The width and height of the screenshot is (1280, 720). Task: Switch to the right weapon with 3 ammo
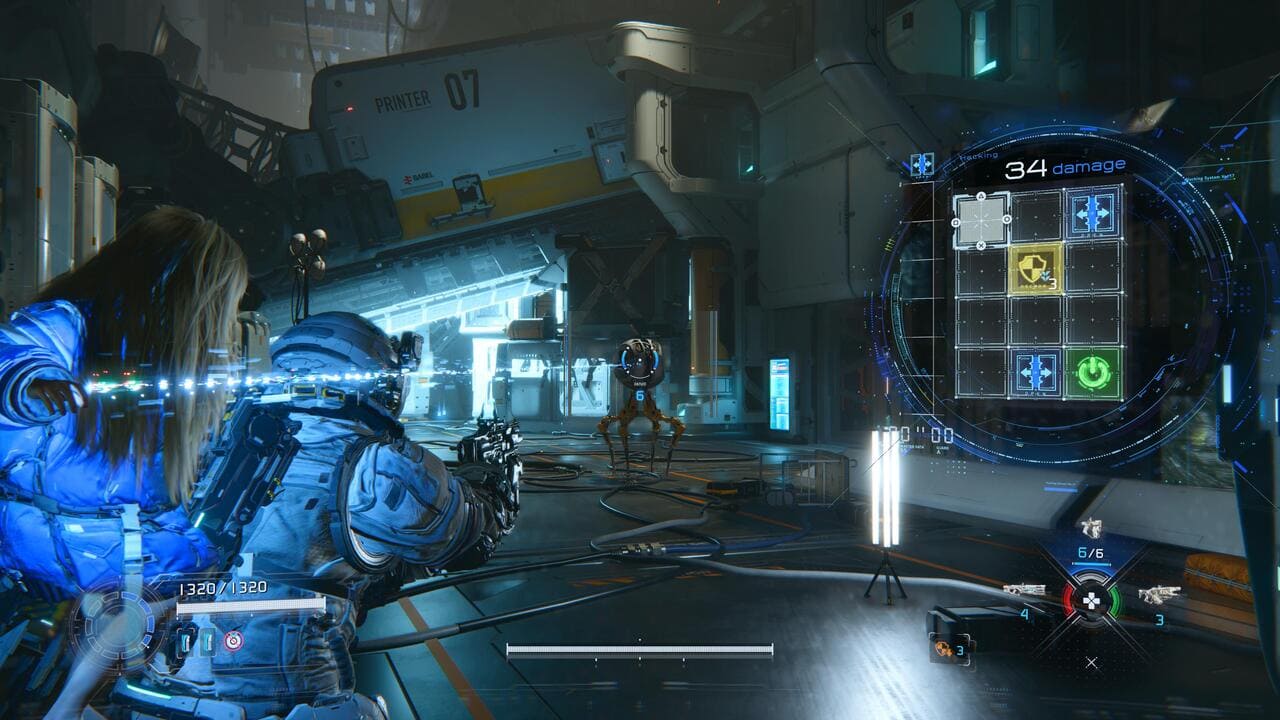[1158, 594]
